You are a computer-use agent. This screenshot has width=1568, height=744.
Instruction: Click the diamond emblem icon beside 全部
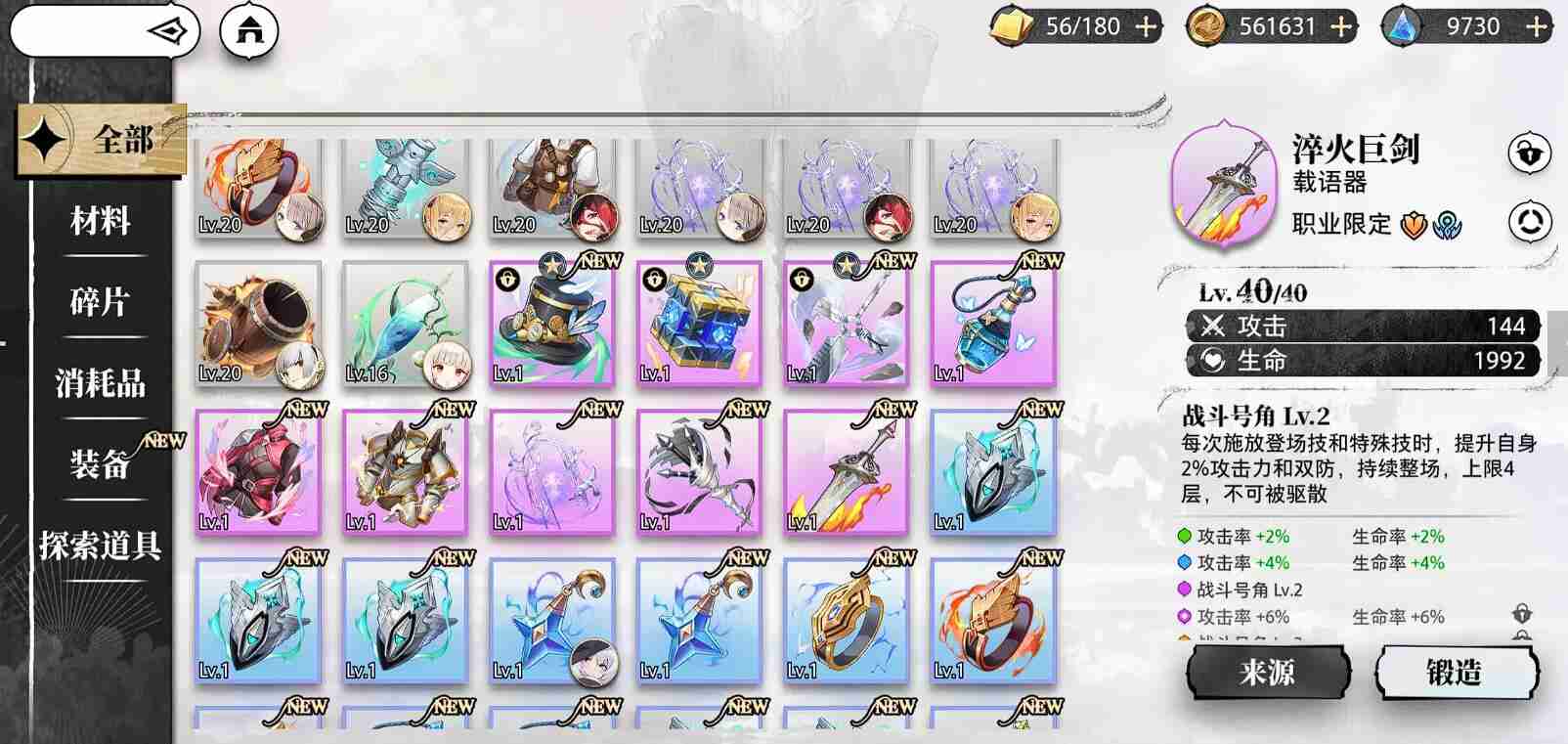[45, 137]
